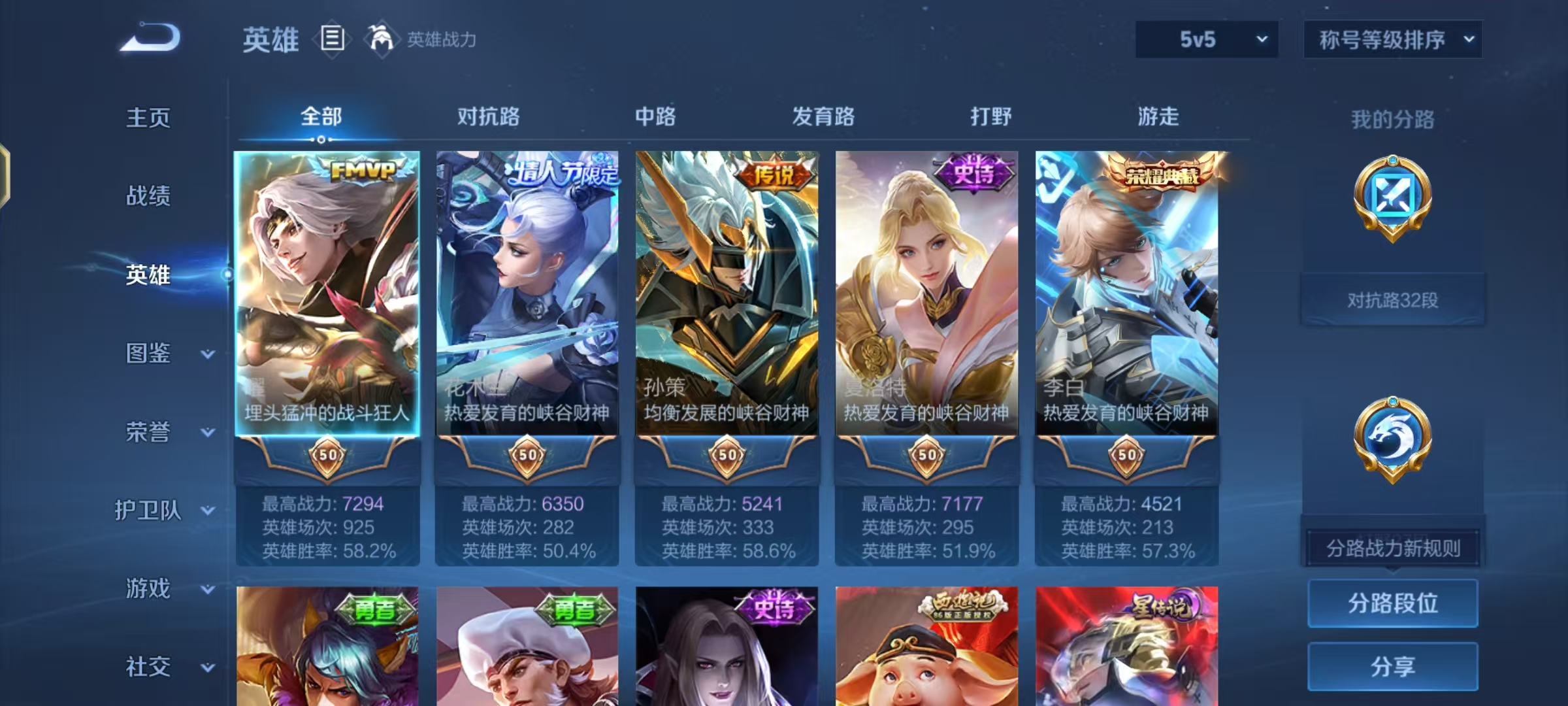Open the 5v5 mode dropdown

click(1205, 39)
